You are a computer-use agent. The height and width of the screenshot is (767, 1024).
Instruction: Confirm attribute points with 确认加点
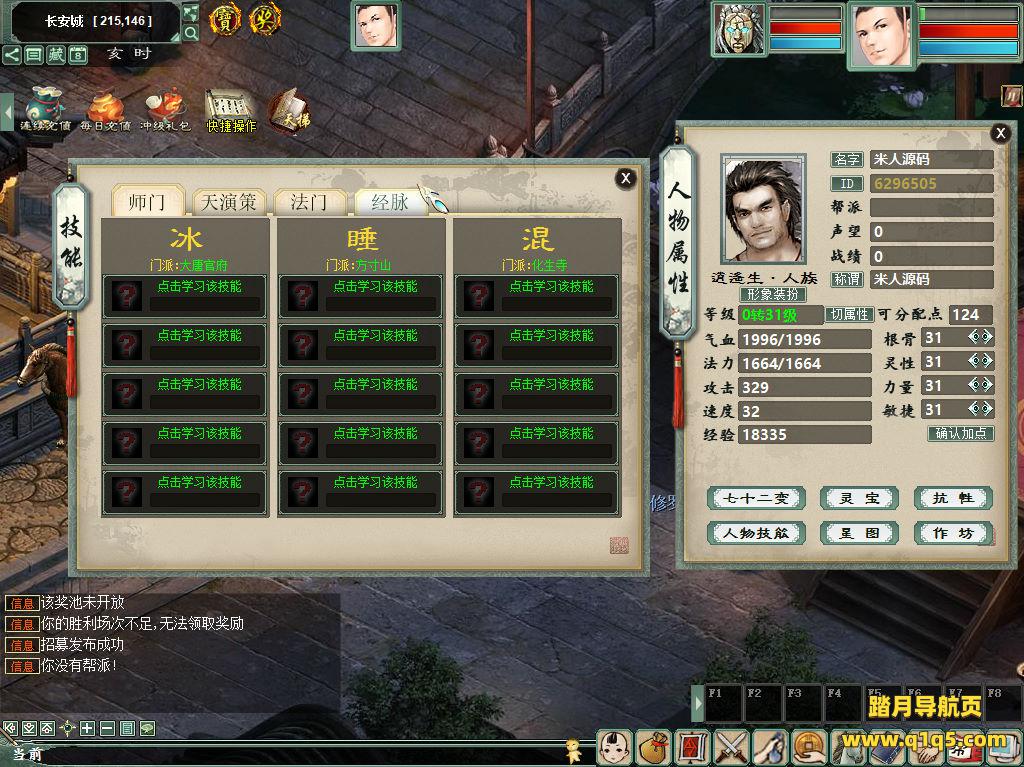[x=961, y=434]
